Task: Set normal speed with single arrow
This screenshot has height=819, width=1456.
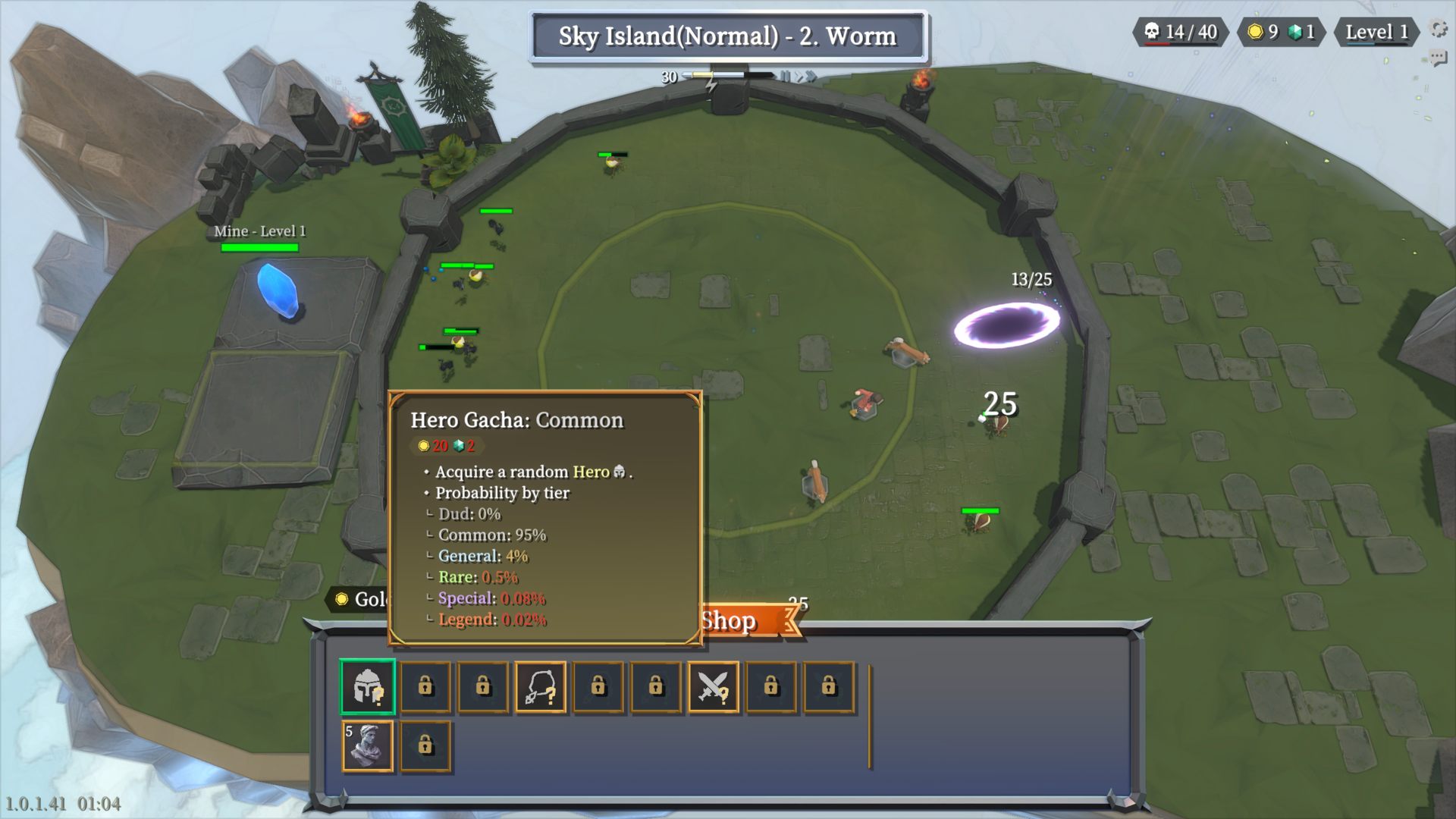Action: (x=797, y=76)
